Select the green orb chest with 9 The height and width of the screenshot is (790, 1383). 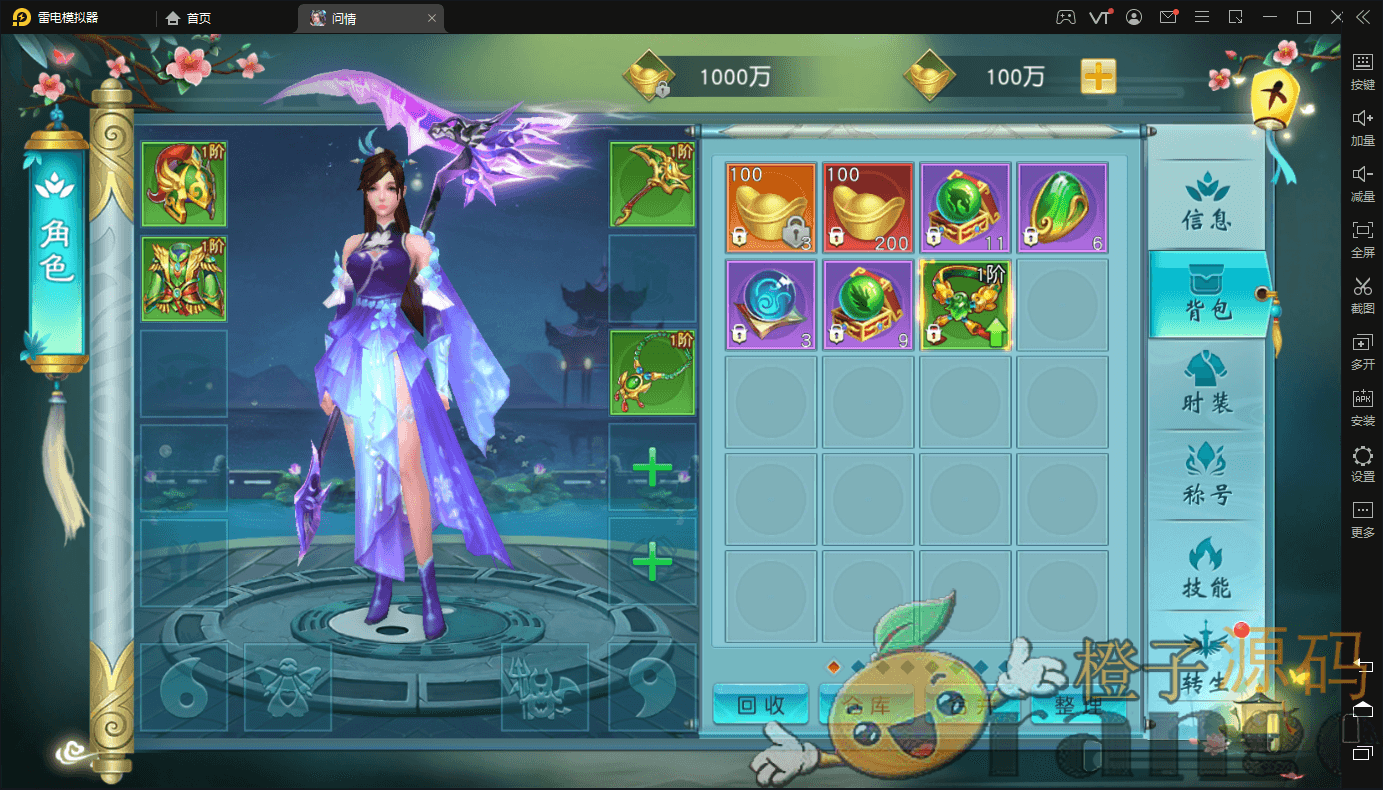868,305
